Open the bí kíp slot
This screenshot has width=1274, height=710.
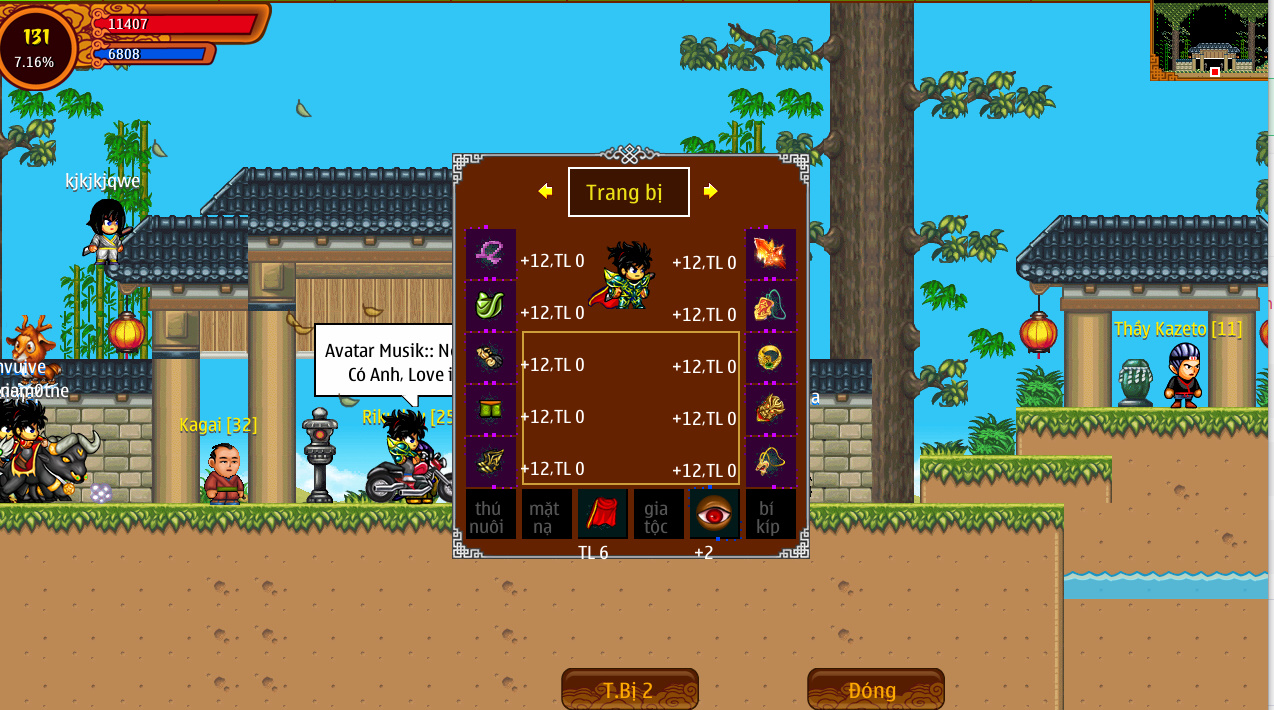coord(770,514)
